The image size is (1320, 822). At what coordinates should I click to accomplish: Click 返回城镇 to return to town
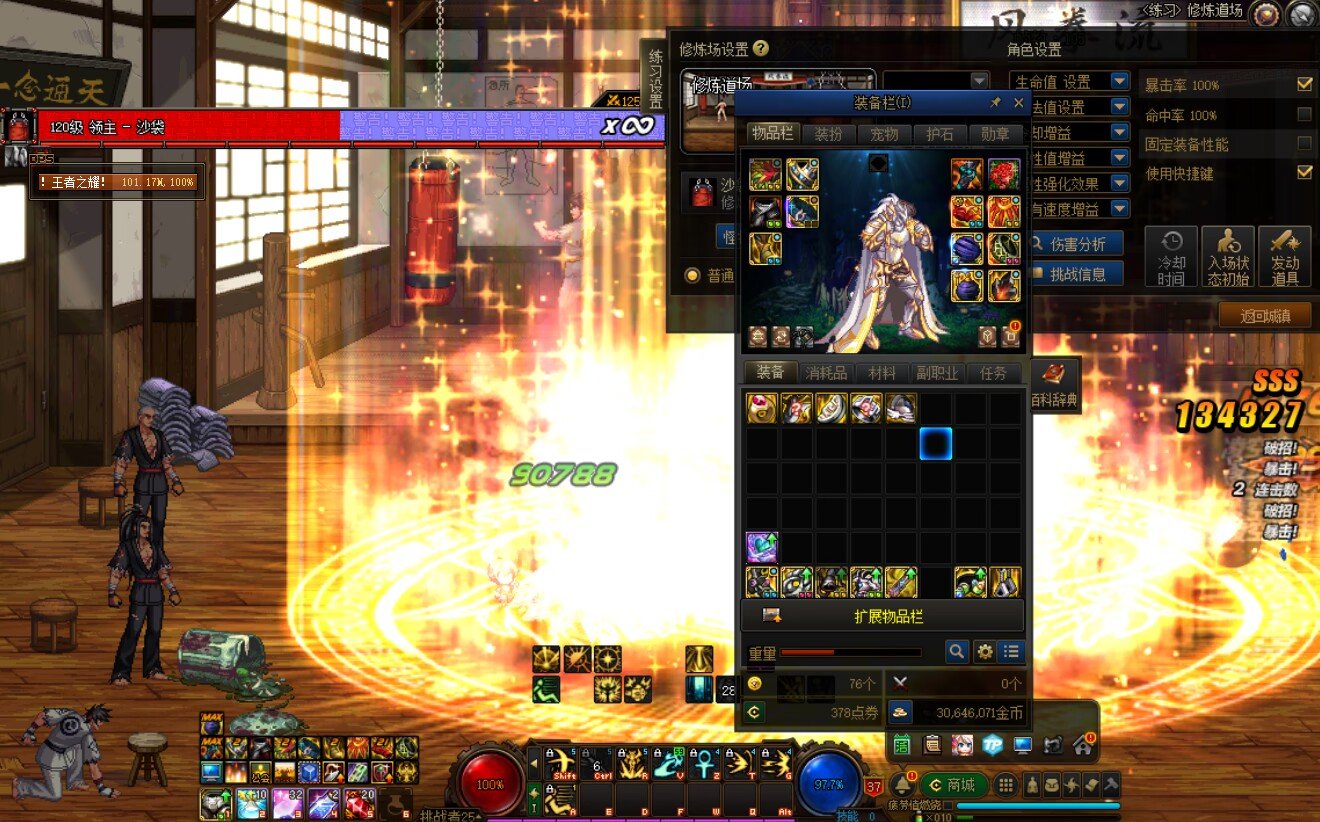pos(1265,316)
